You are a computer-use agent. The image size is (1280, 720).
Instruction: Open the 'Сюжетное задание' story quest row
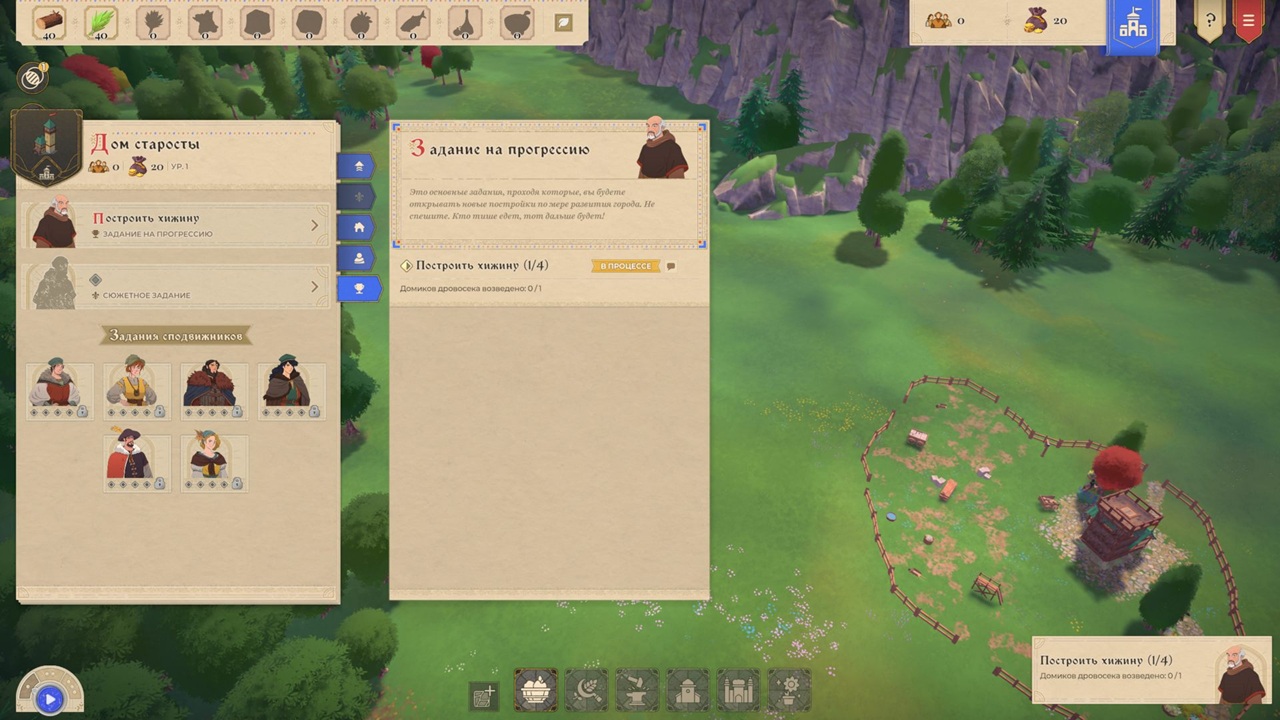point(176,287)
